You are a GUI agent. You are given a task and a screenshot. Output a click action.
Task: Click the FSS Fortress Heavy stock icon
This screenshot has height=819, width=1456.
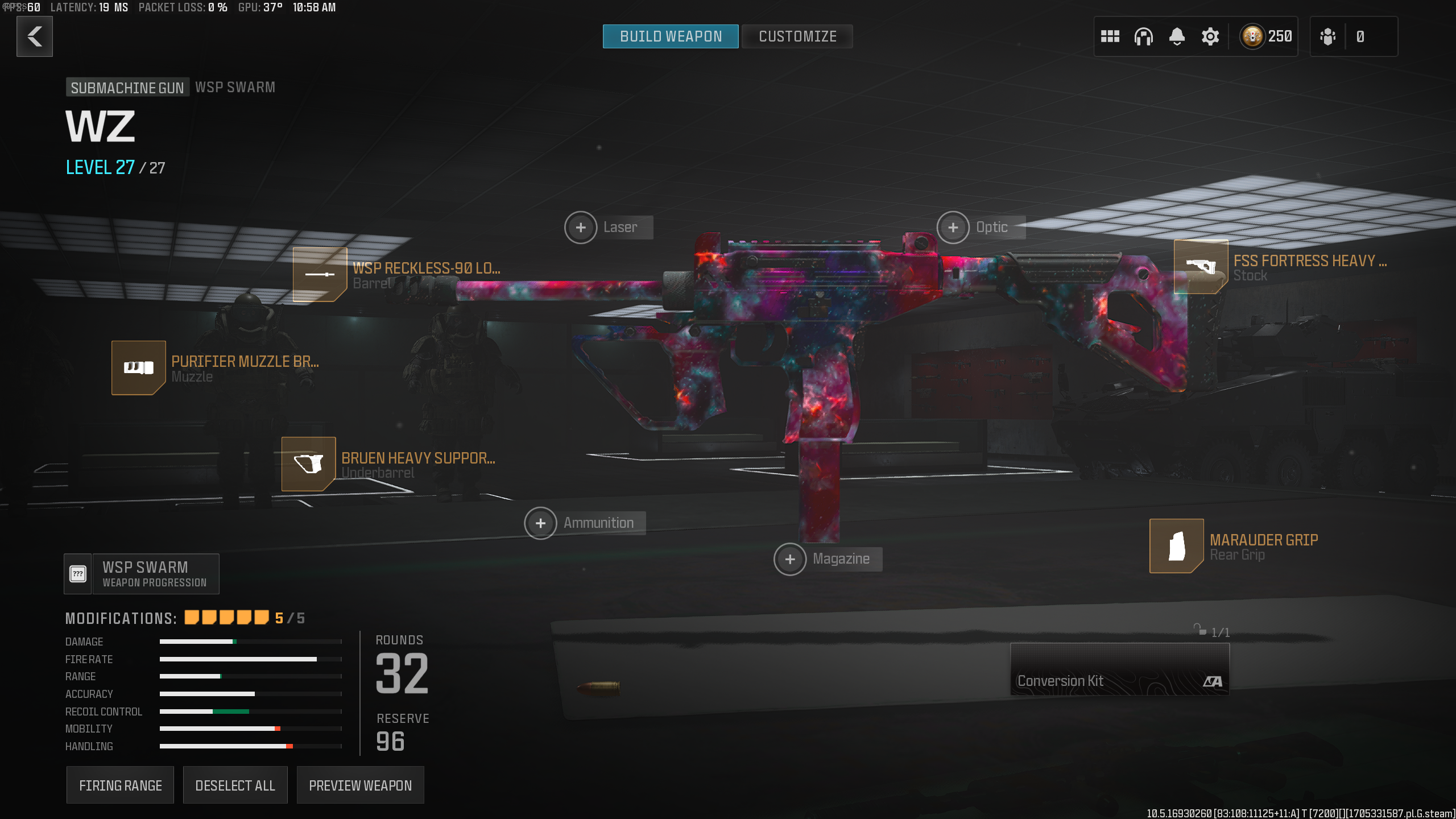coord(1201,267)
